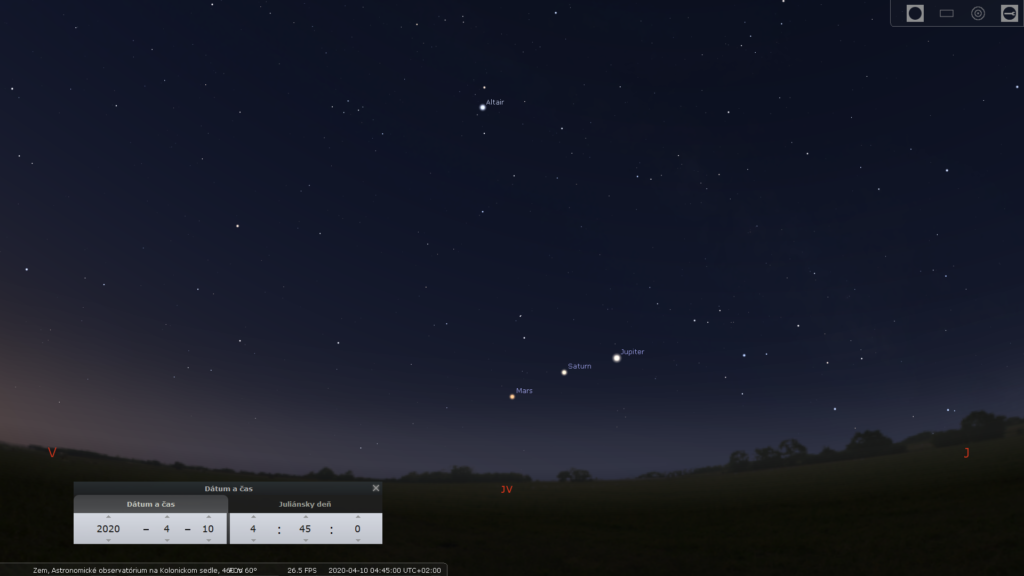
Task: Select the Dátum a čas tab
Action: point(150,504)
